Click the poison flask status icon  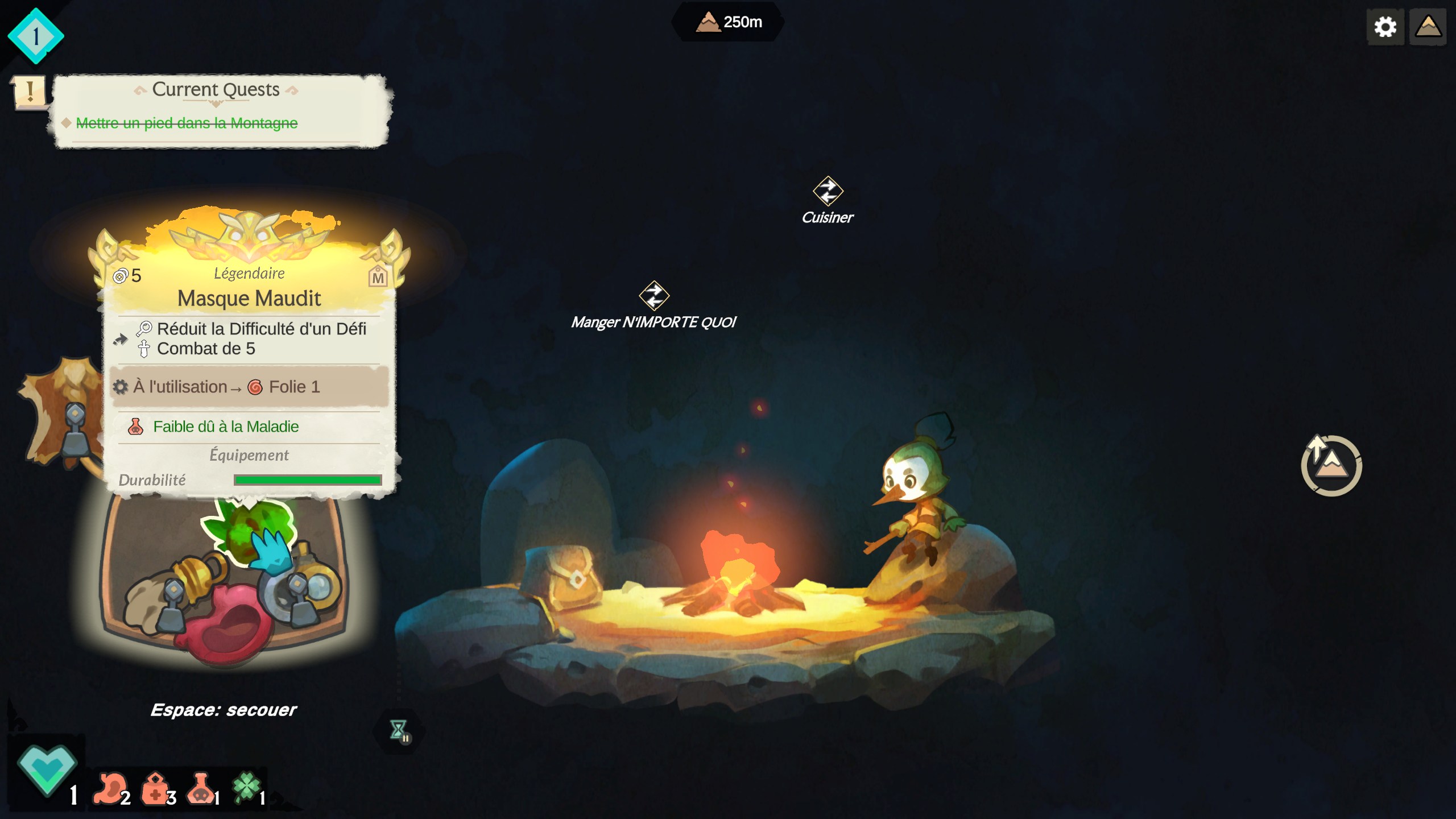click(x=200, y=788)
